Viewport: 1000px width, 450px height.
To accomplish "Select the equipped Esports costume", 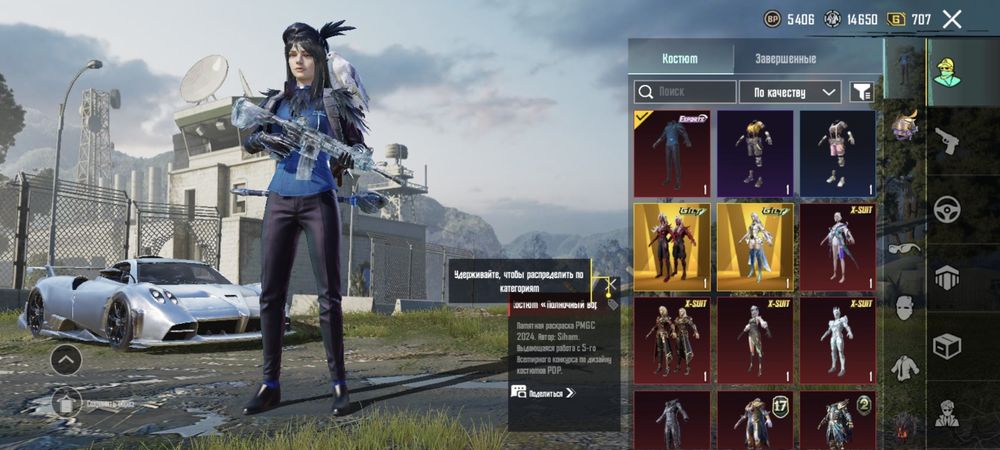I will click(671, 153).
